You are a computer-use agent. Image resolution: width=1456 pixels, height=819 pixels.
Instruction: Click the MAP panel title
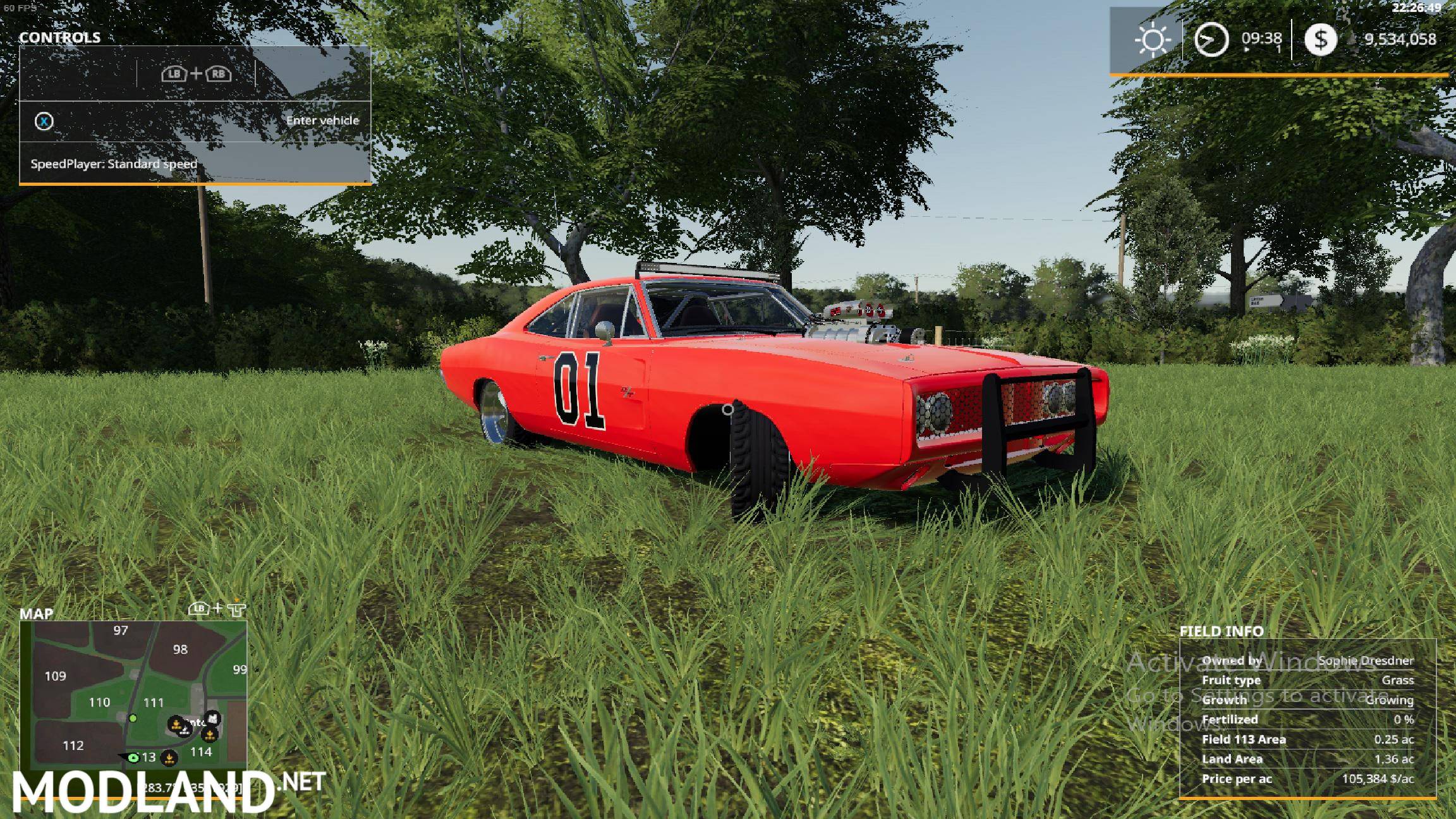point(37,614)
